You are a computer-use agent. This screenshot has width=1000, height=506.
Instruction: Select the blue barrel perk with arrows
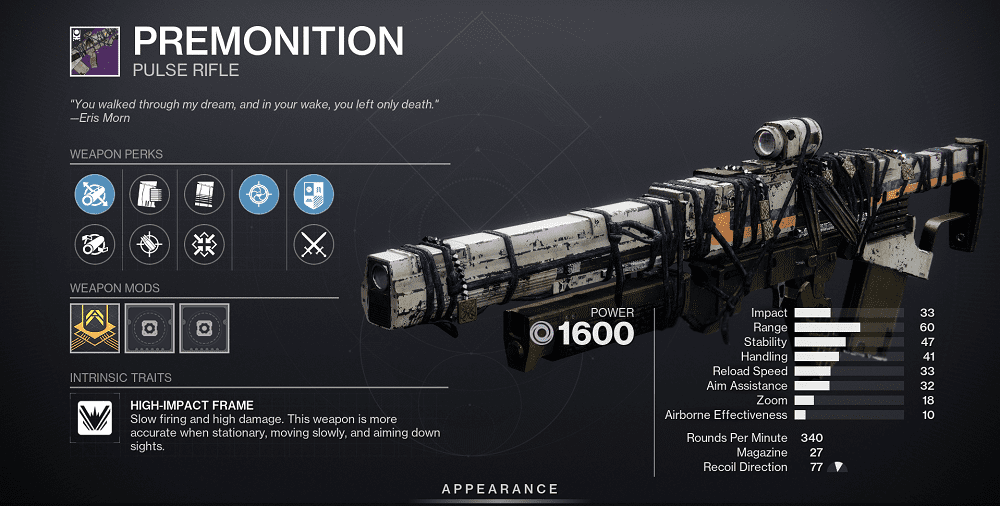pyautogui.click(x=95, y=193)
